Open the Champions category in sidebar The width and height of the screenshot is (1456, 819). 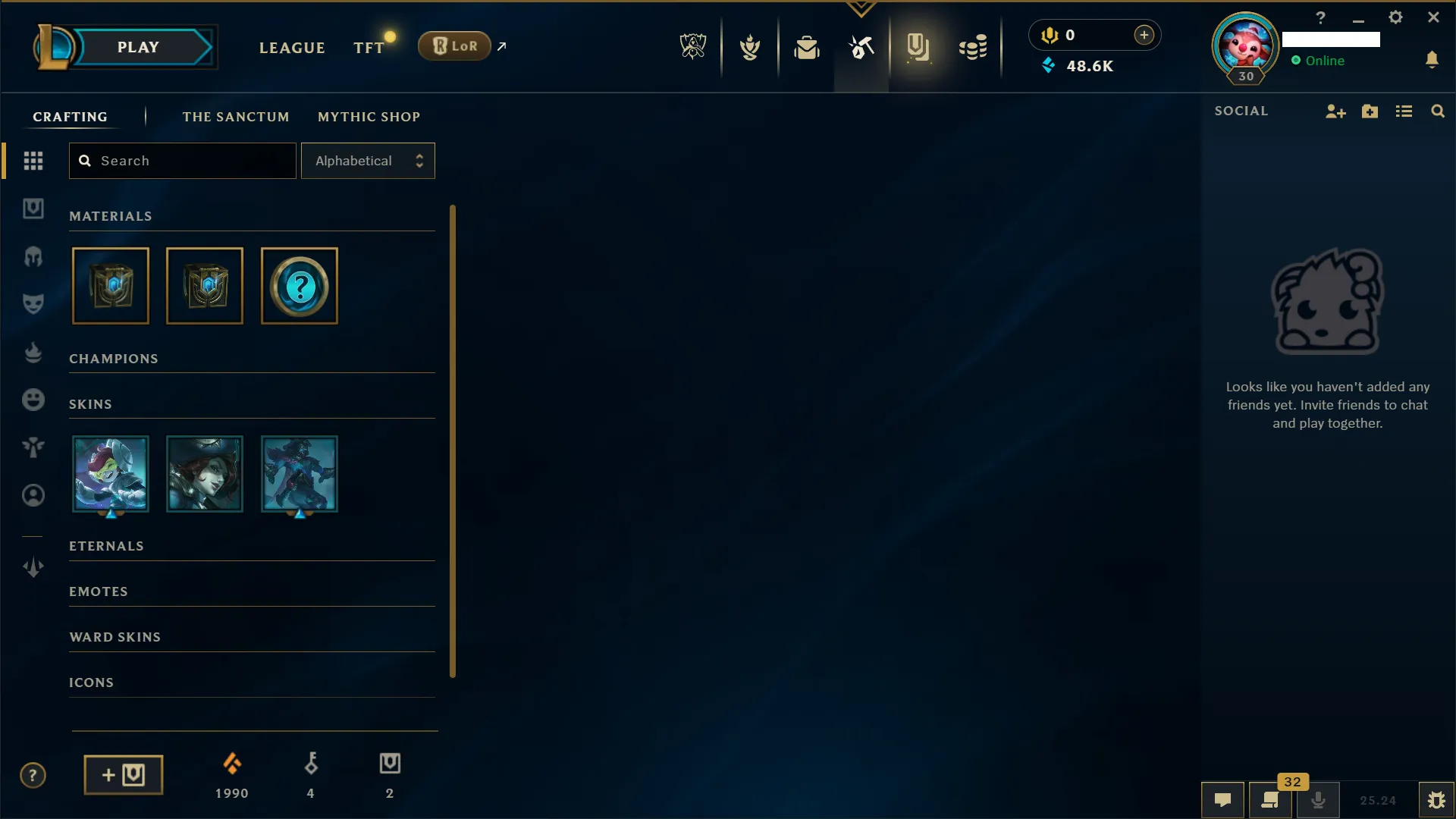(33, 257)
